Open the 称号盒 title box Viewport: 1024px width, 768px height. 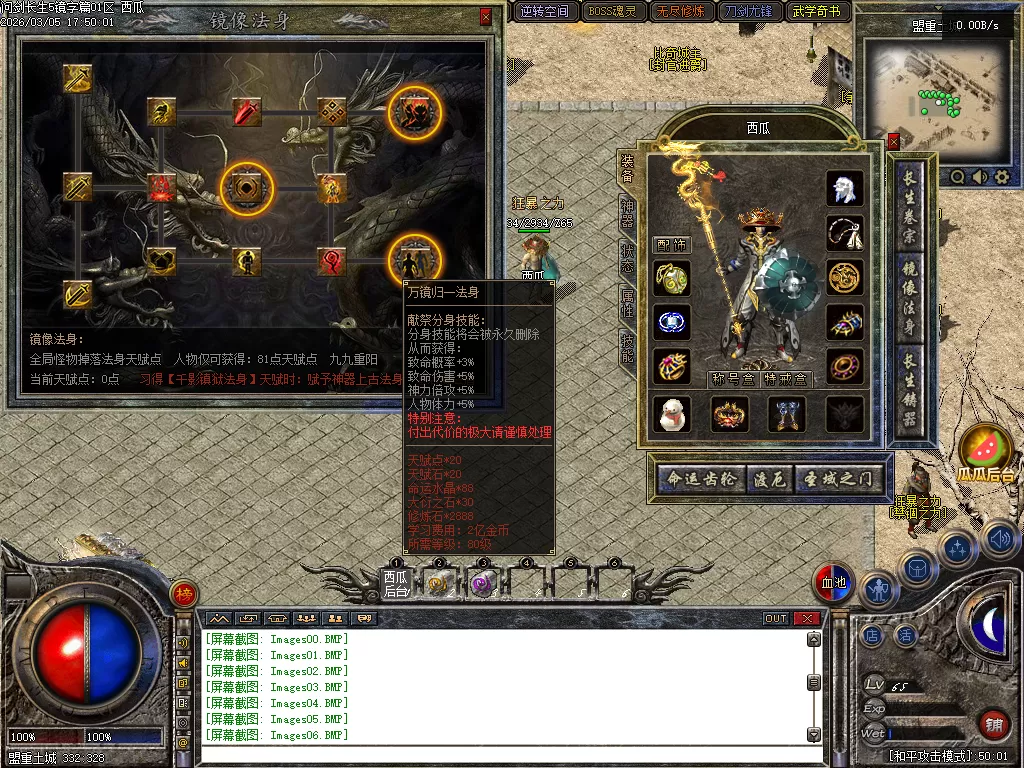coord(732,379)
